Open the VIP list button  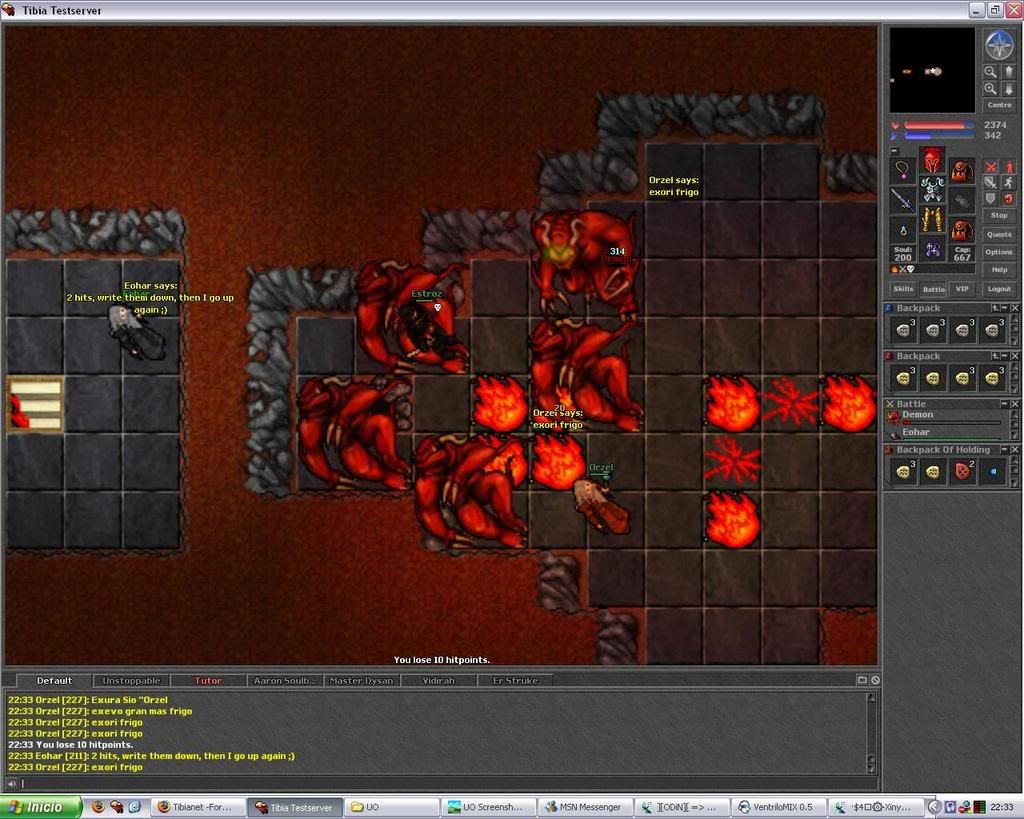[x=962, y=289]
